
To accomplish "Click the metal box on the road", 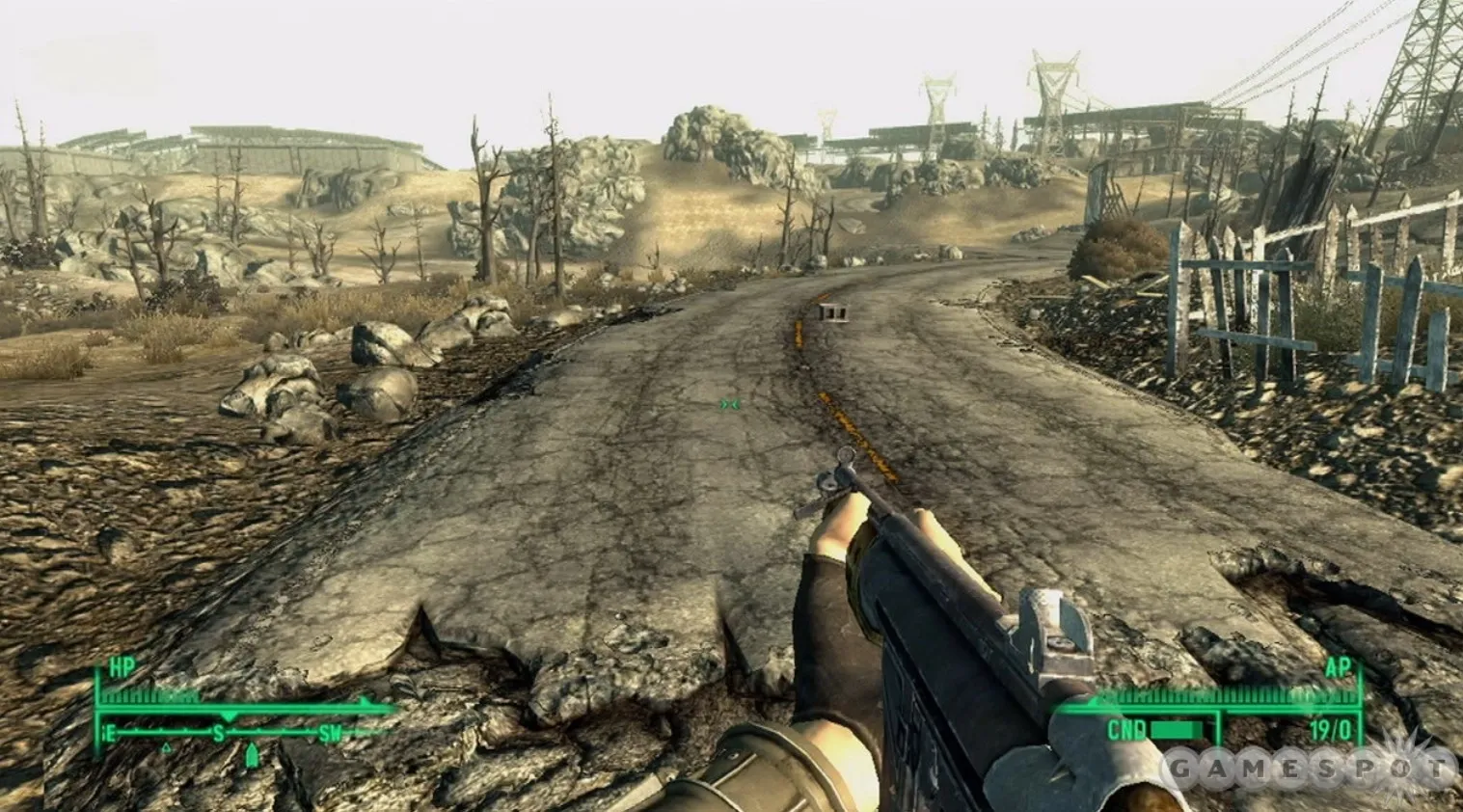I will pos(832,311).
